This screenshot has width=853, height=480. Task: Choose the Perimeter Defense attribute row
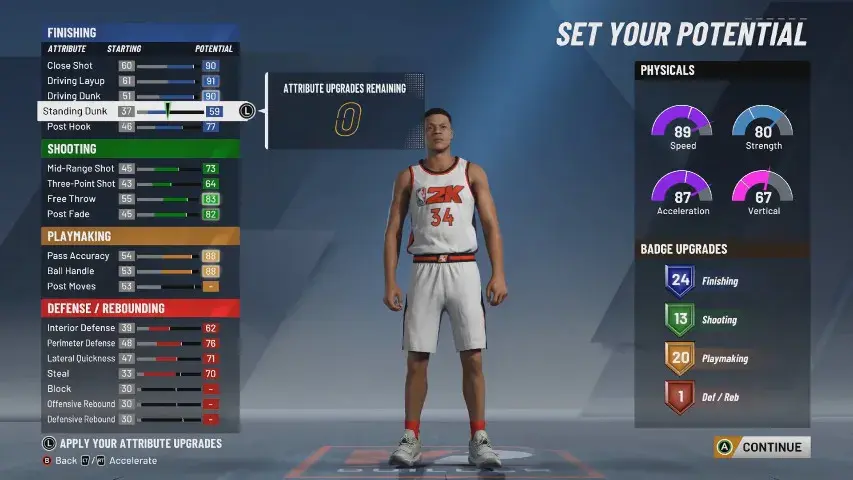(x=137, y=343)
